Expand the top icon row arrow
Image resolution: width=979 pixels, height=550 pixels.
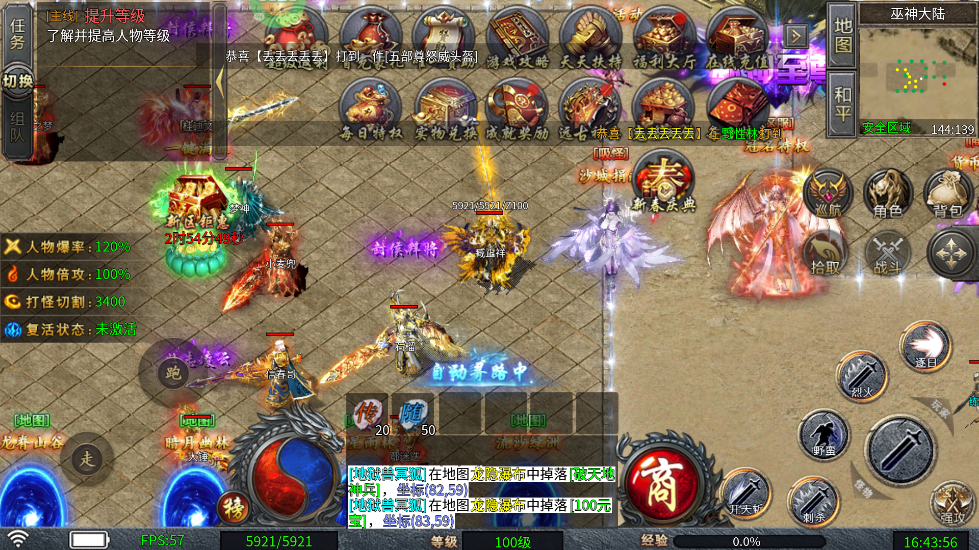796,36
